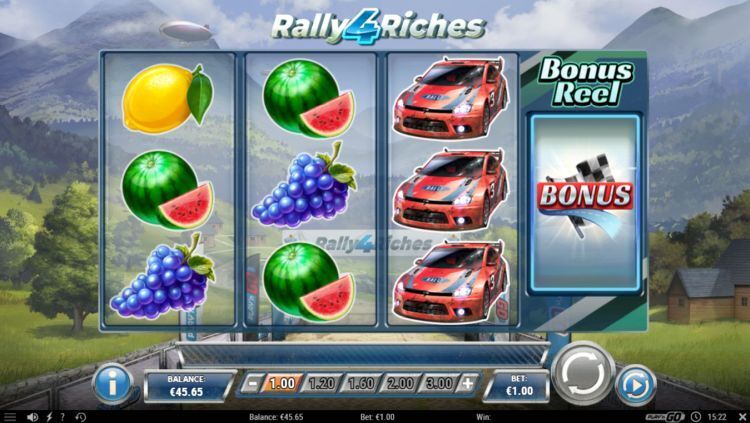Pick the 2.00 bet option

point(400,383)
